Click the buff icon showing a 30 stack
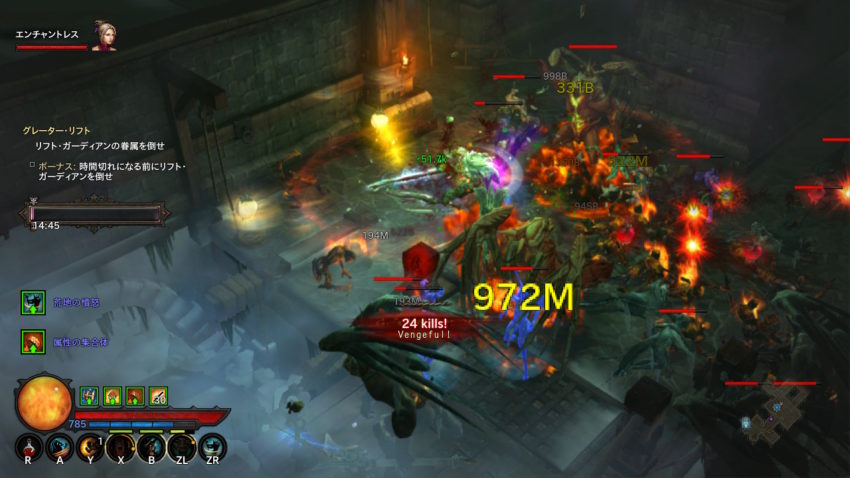This screenshot has width=850, height=478. pyautogui.click(x=157, y=396)
